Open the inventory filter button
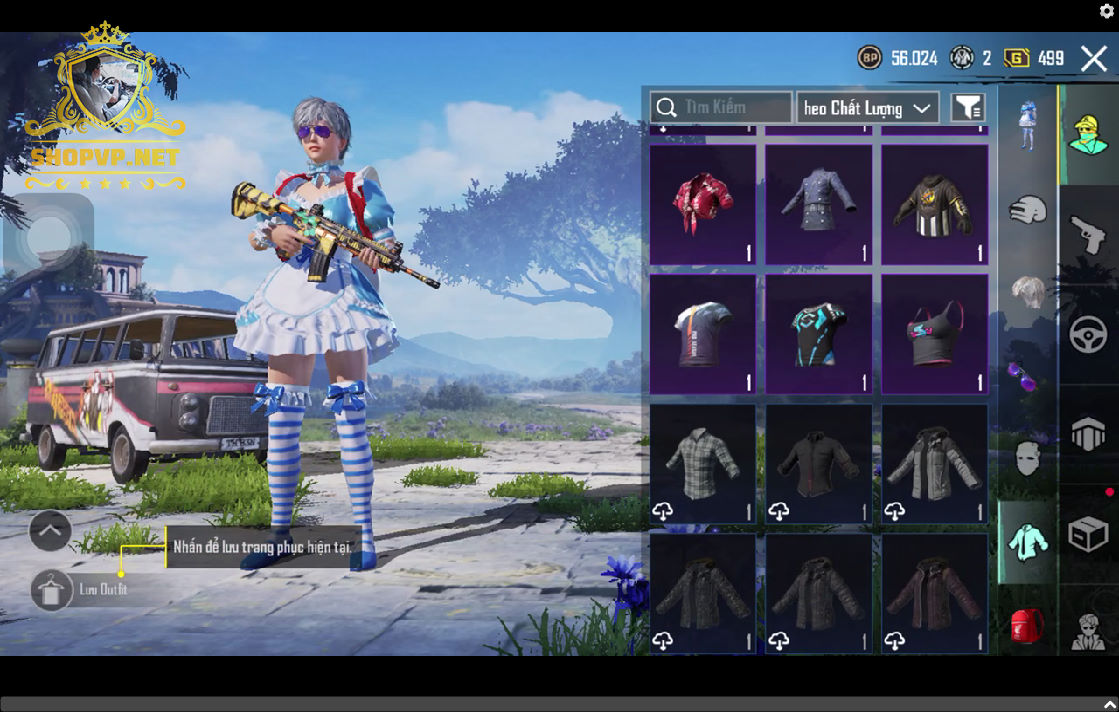This screenshot has width=1119, height=712. 967,108
